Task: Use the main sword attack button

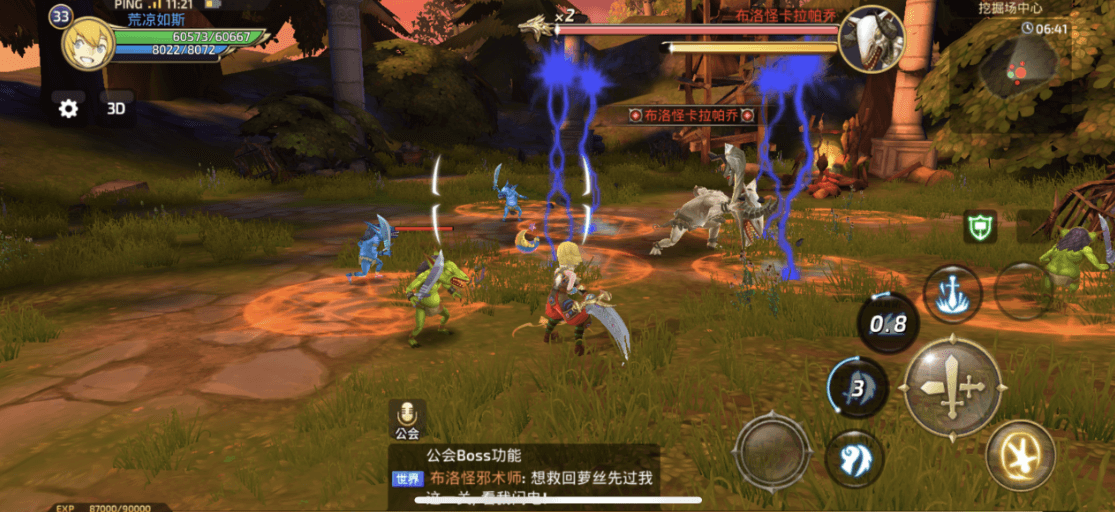Action: click(x=952, y=387)
